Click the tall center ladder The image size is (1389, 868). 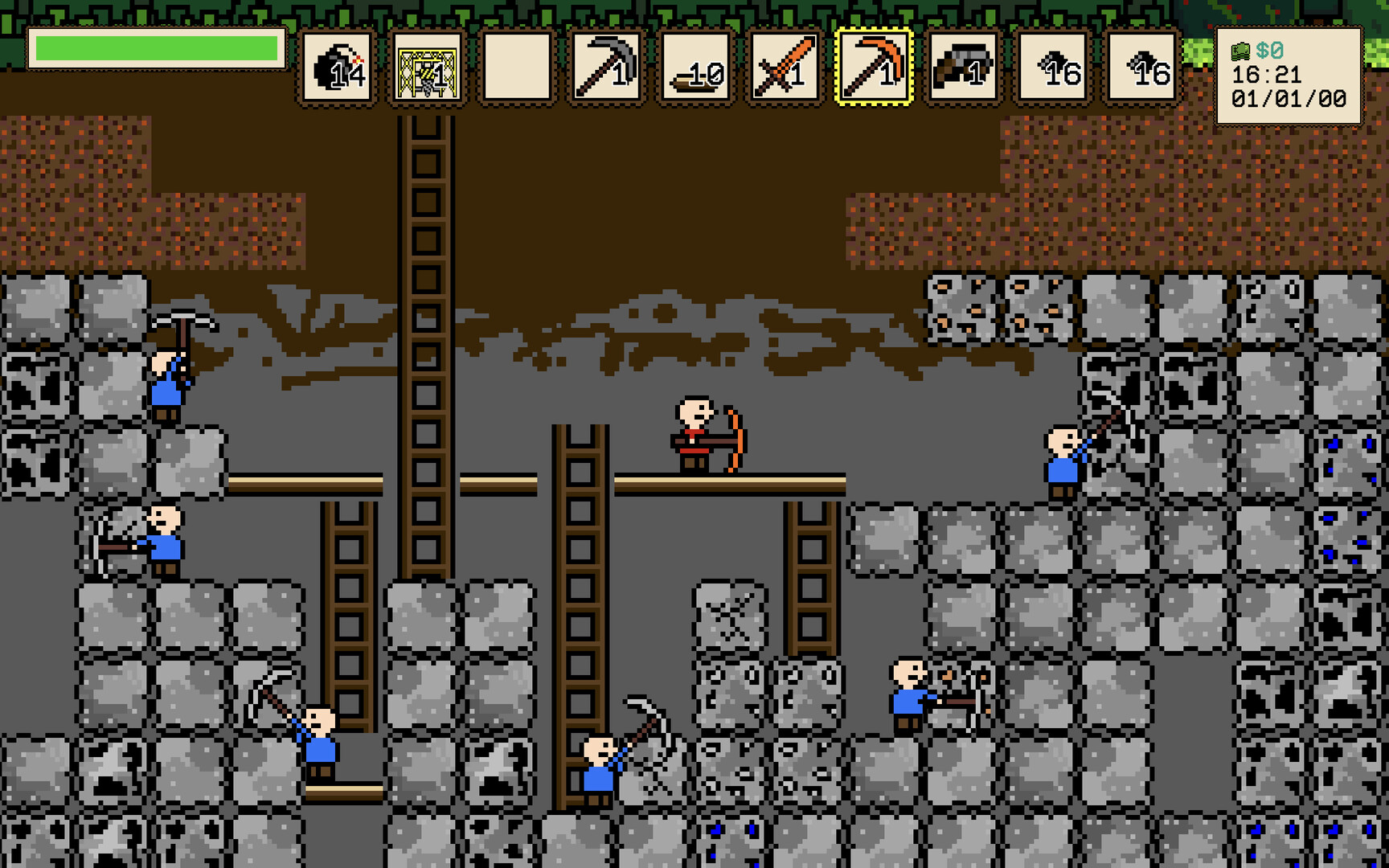pyautogui.click(x=426, y=321)
